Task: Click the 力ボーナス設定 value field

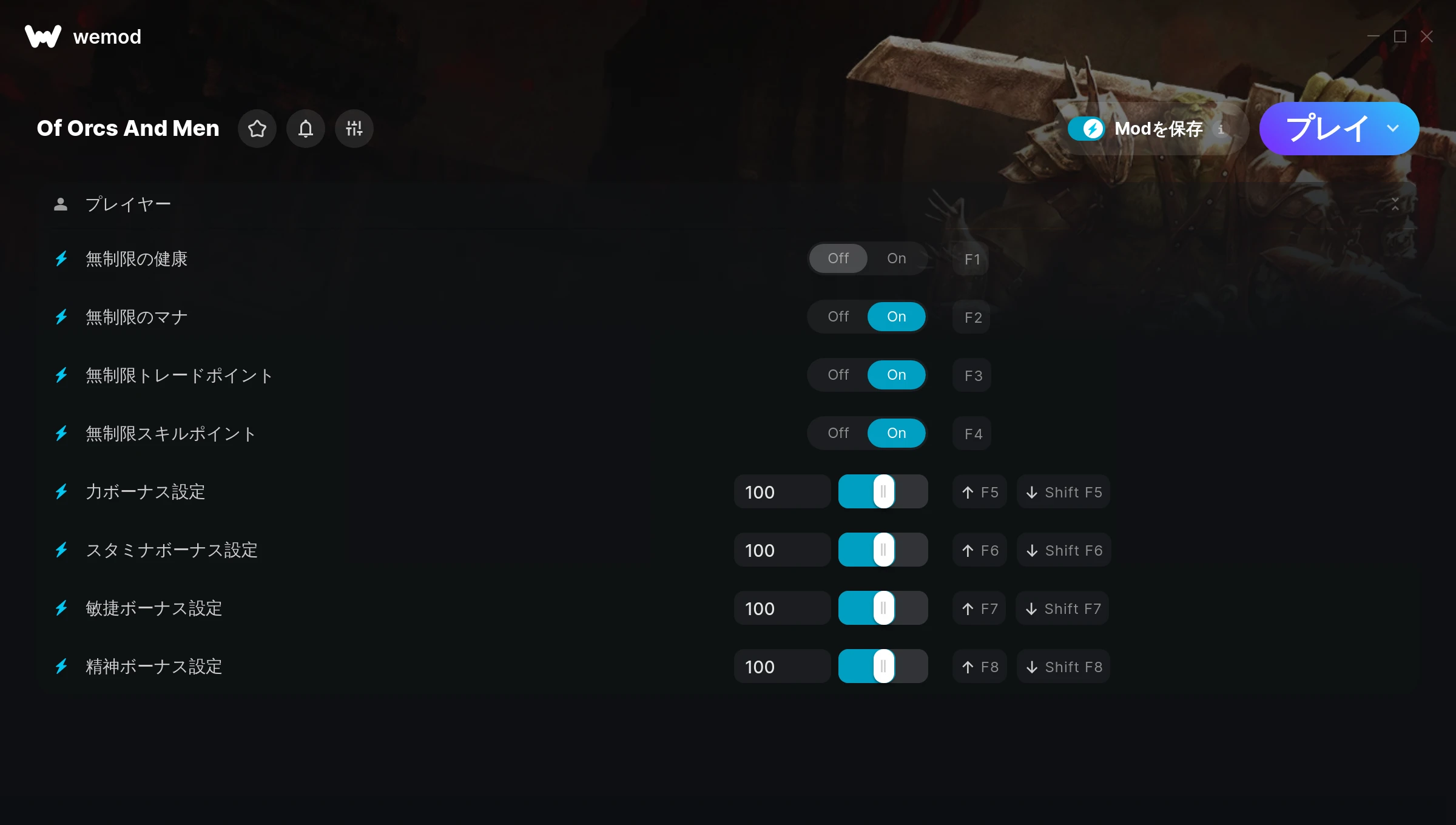Action: click(781, 492)
